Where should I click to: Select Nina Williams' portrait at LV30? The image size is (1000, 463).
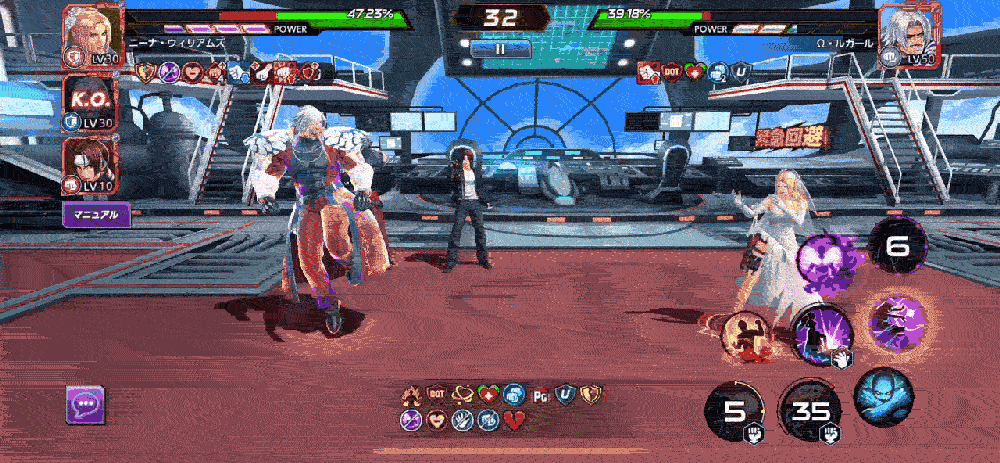coord(92,34)
